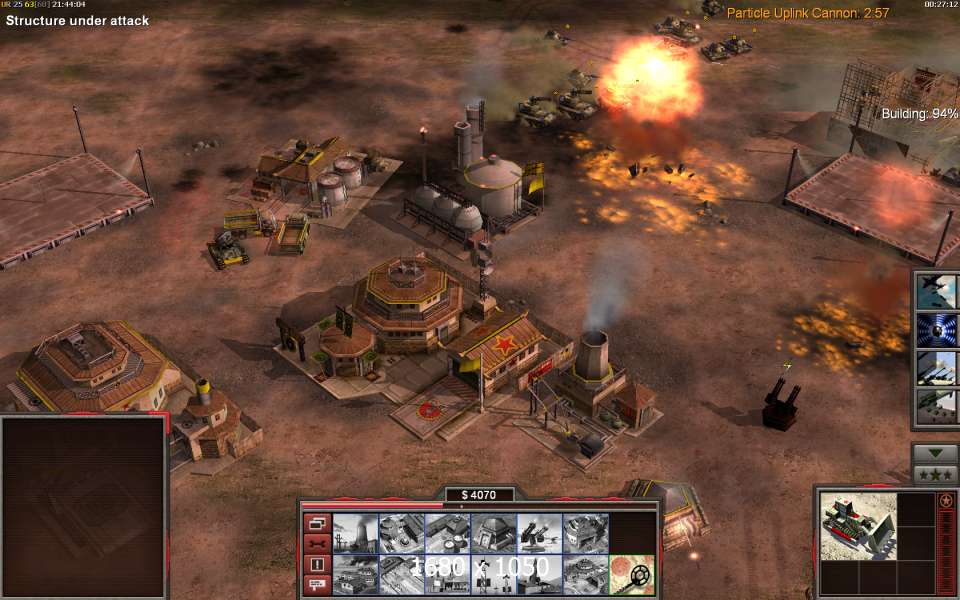
Task: Activate the bomber plane general power
Action: (937, 290)
